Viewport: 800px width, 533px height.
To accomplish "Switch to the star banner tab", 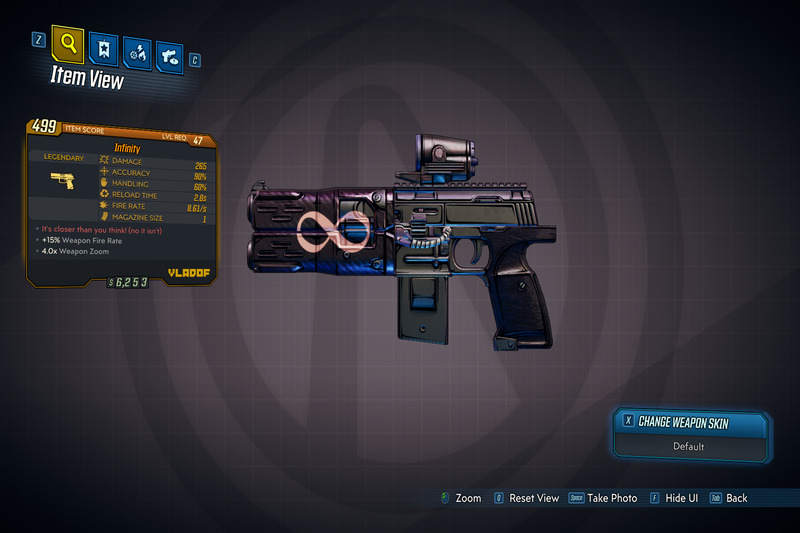I will pyautogui.click(x=104, y=48).
